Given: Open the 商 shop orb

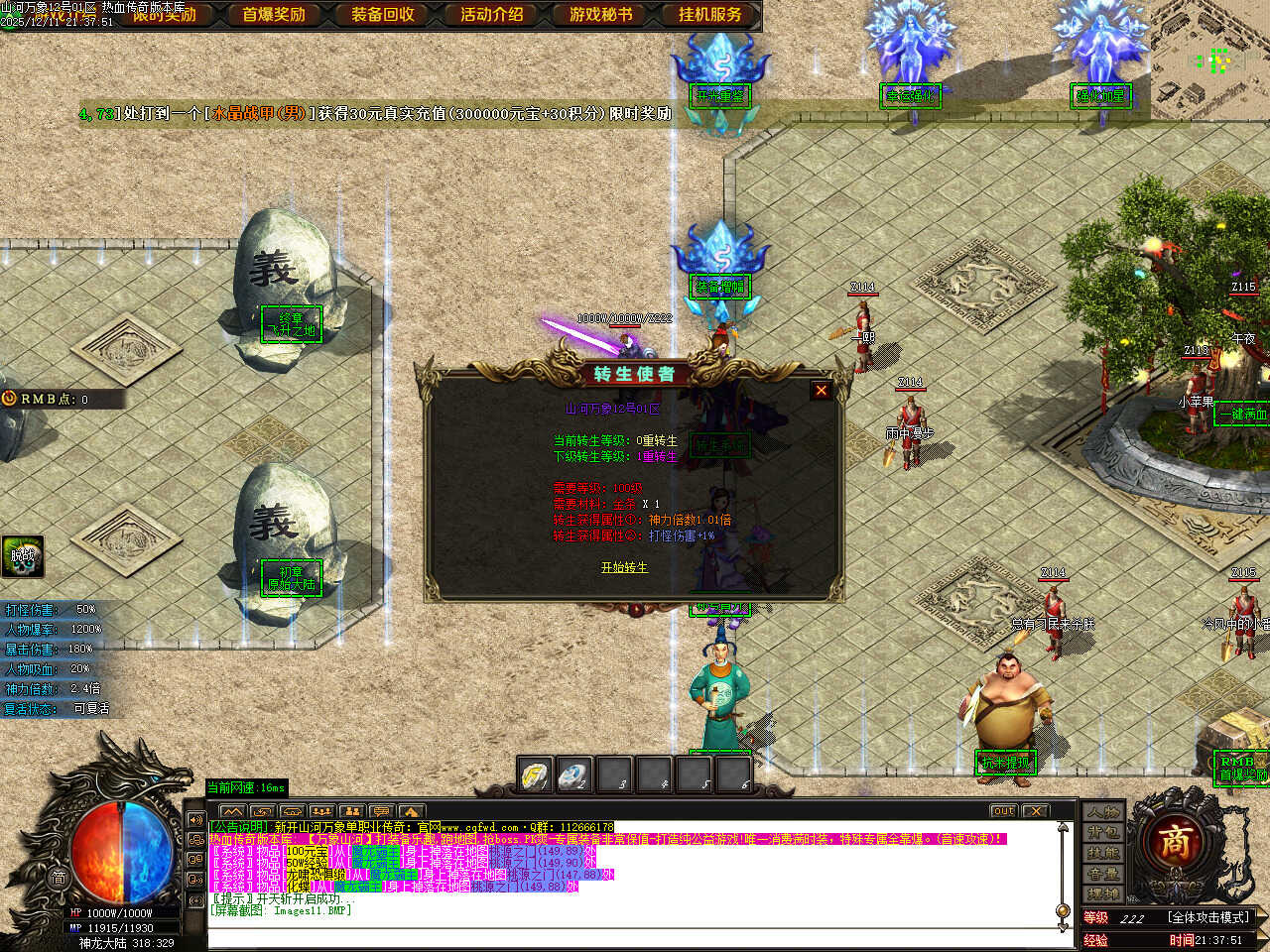Looking at the screenshot, I should (1177, 844).
